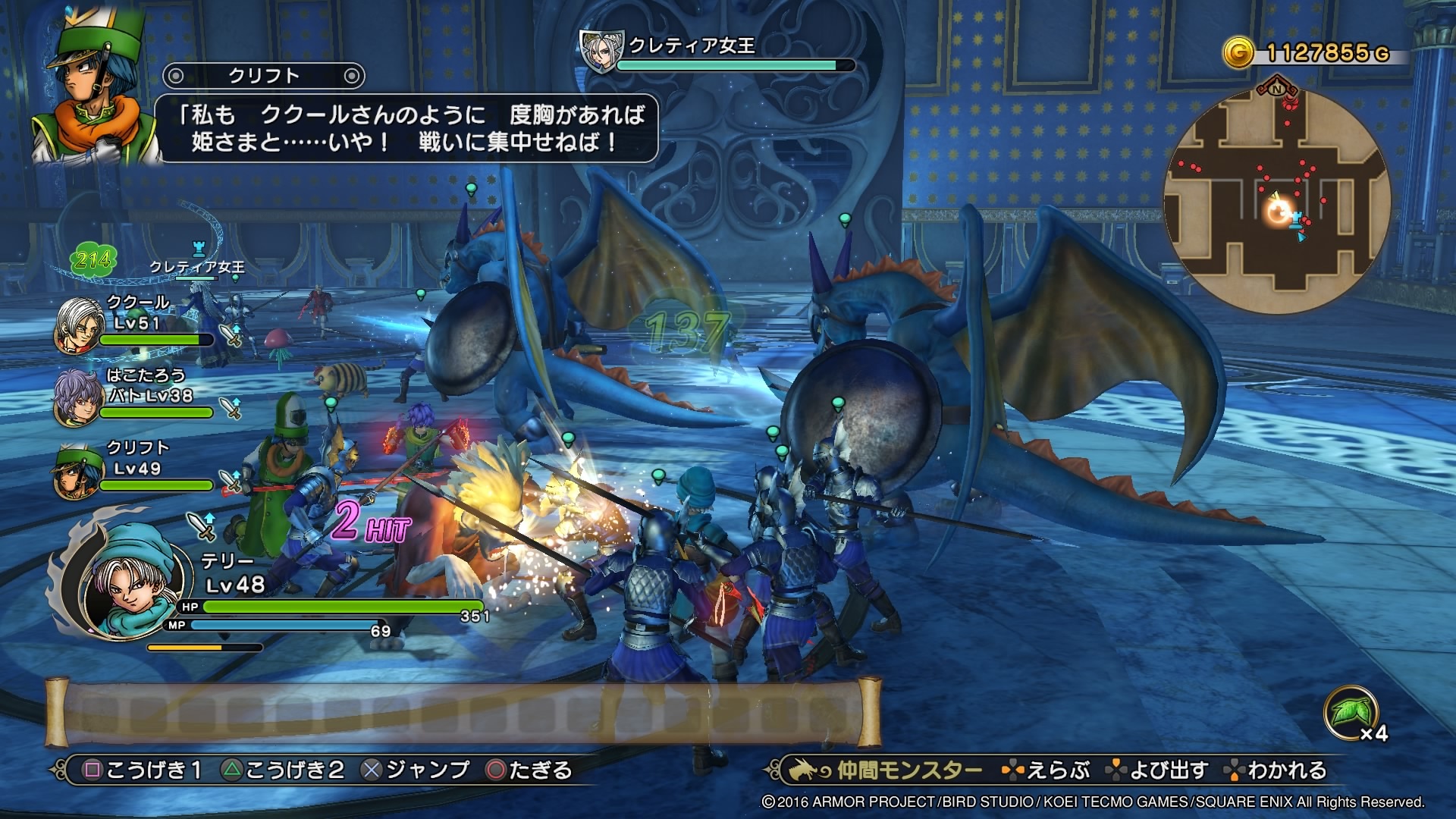The height and width of the screenshot is (819, 1456).
Task: Use the green leaf item icon
Action: point(1350,711)
